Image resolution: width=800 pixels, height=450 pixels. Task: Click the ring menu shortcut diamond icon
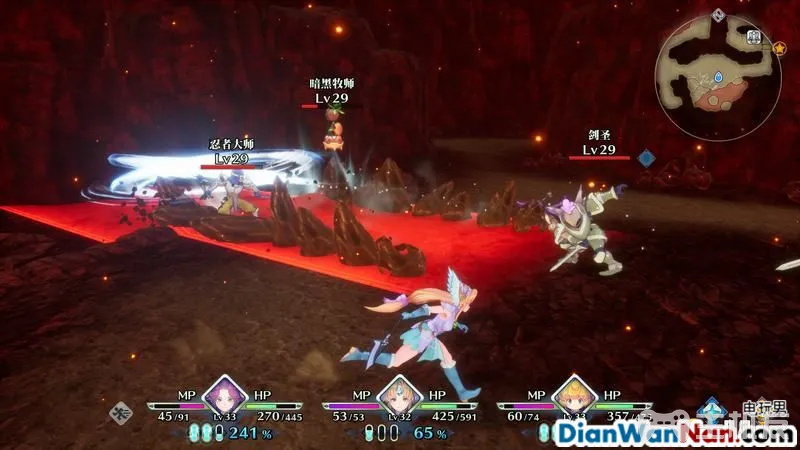pyautogui.click(x=123, y=410)
